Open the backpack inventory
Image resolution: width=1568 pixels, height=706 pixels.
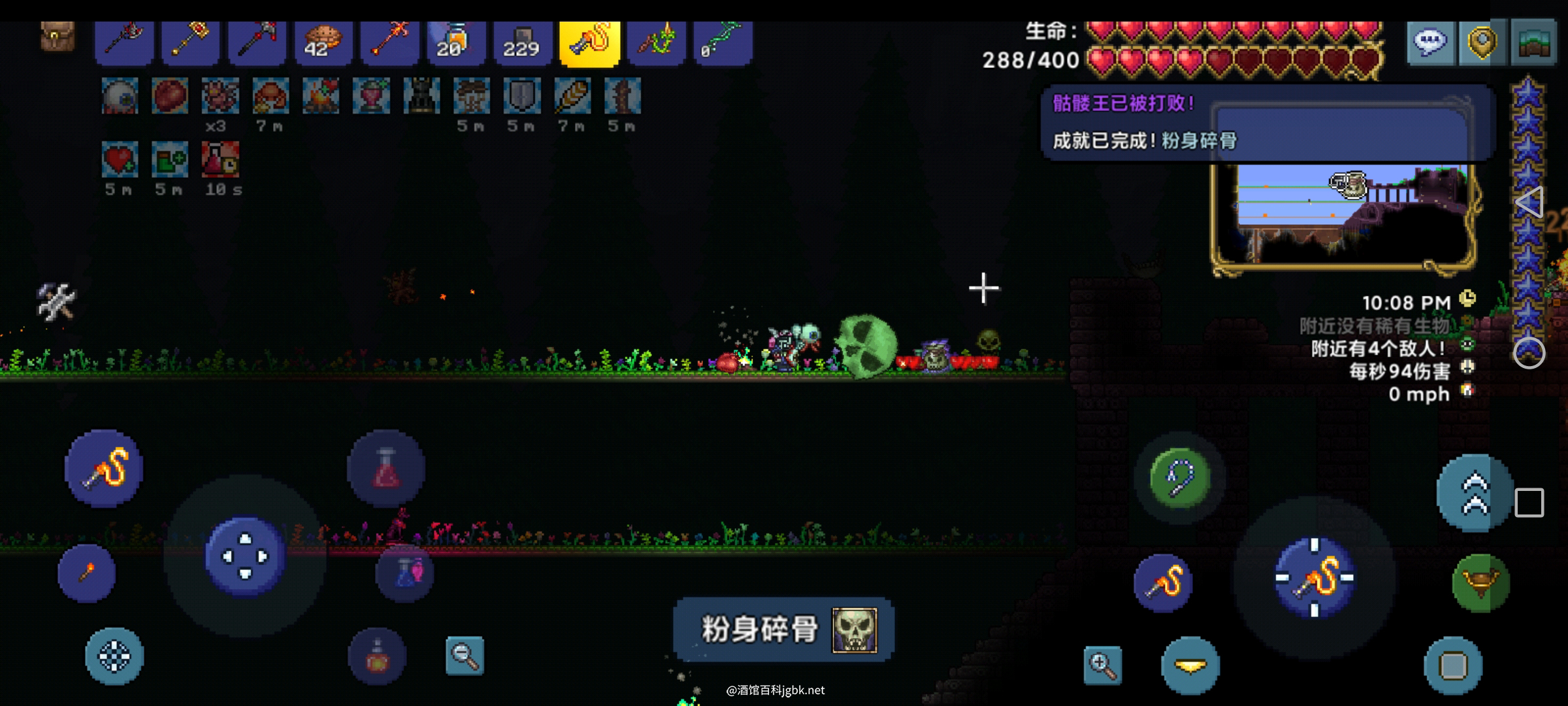click(57, 37)
